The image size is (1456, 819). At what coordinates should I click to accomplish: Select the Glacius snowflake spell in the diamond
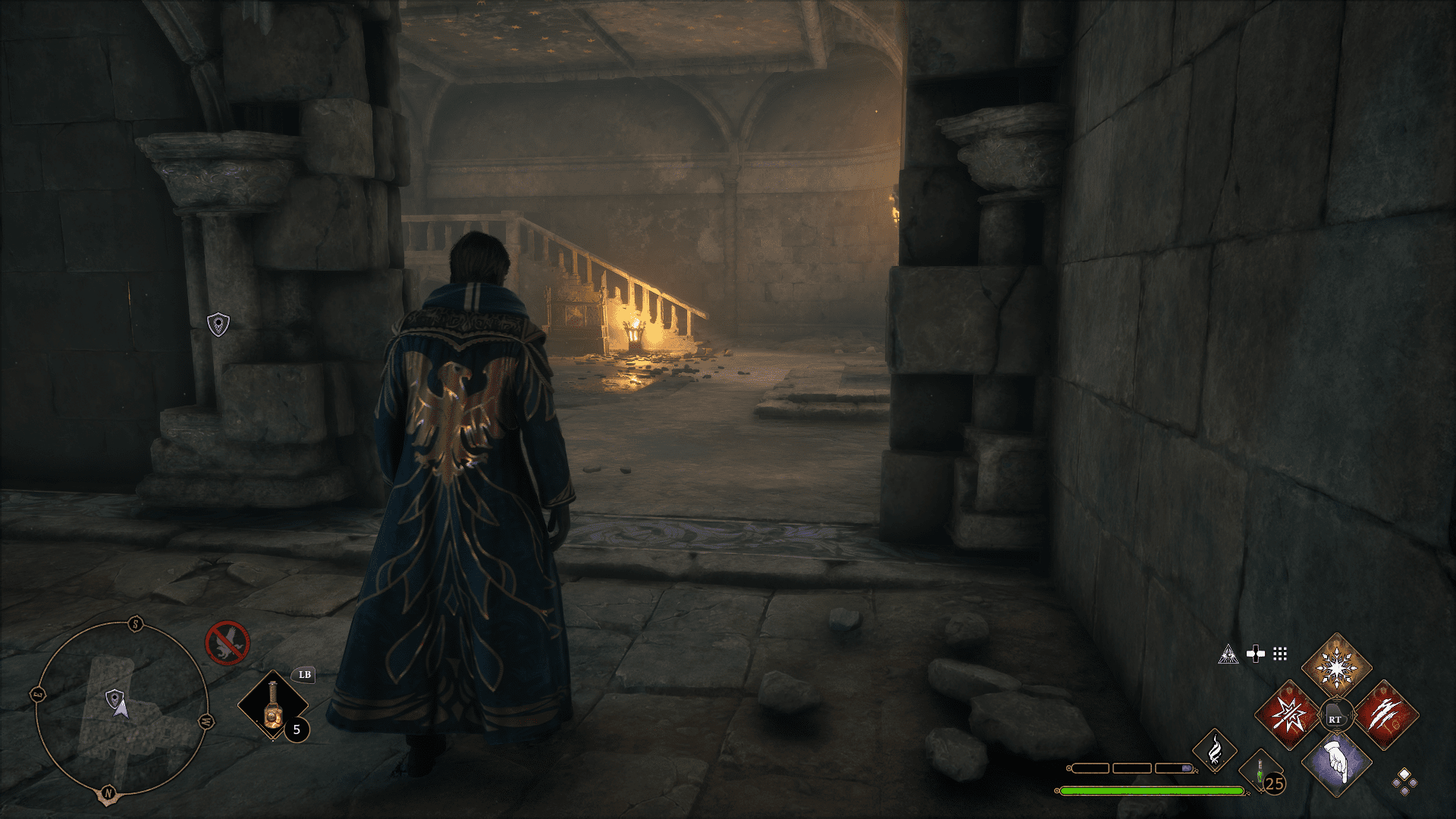point(1336,667)
